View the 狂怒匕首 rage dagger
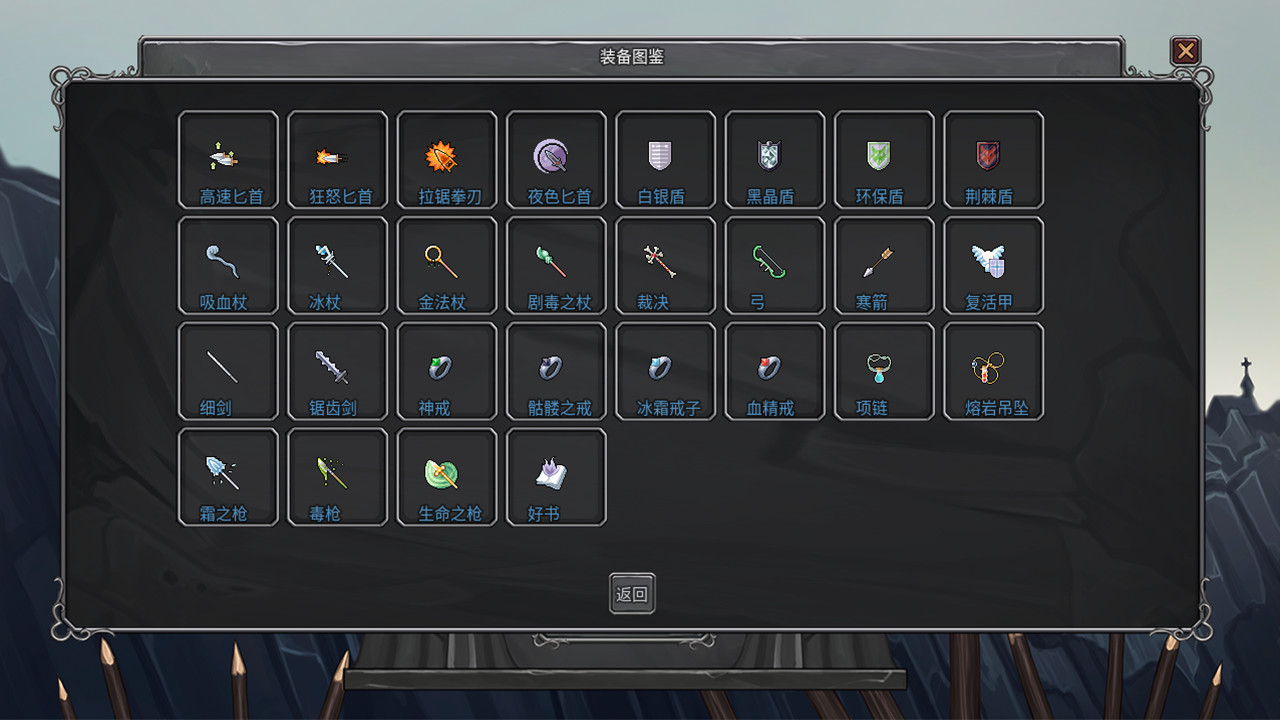The height and width of the screenshot is (720, 1280). (x=337, y=160)
